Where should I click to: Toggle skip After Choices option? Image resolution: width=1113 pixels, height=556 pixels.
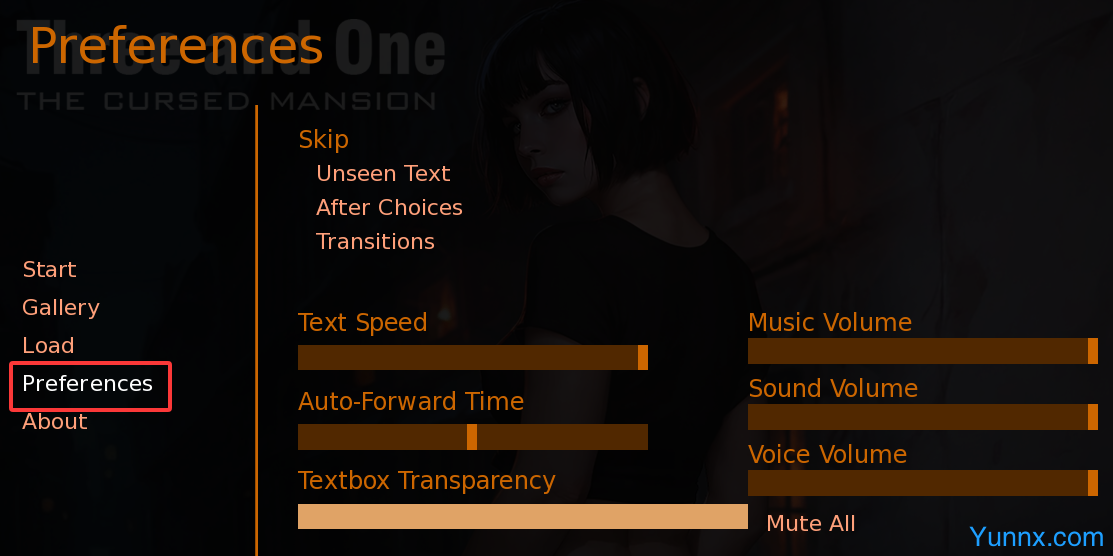click(x=389, y=208)
